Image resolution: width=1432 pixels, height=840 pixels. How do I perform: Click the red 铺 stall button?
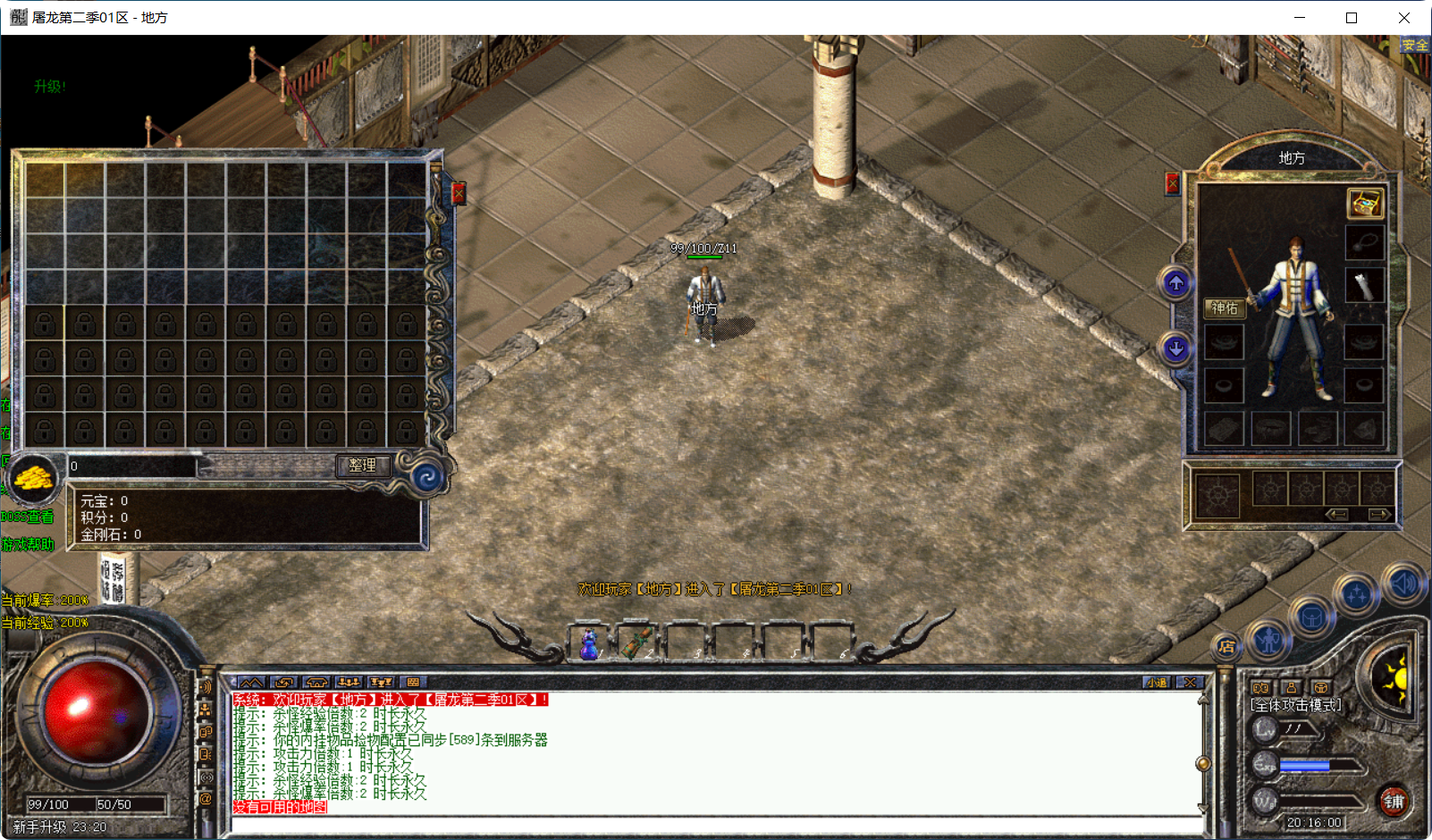(x=1394, y=801)
